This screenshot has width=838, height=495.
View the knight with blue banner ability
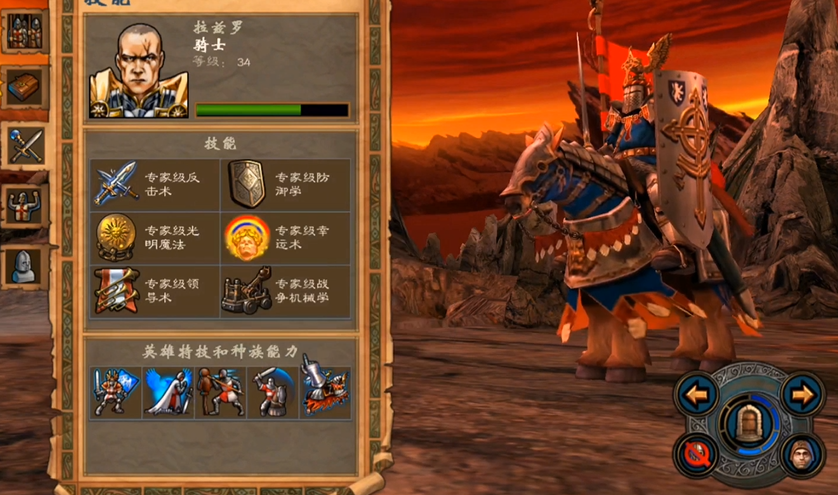coord(111,392)
